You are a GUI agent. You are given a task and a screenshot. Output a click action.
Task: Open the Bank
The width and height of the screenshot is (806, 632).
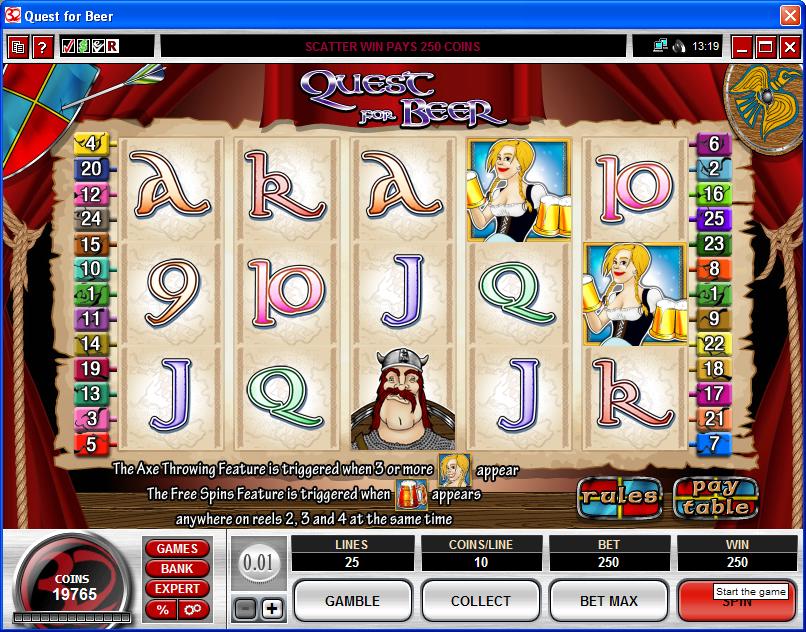pos(177,568)
